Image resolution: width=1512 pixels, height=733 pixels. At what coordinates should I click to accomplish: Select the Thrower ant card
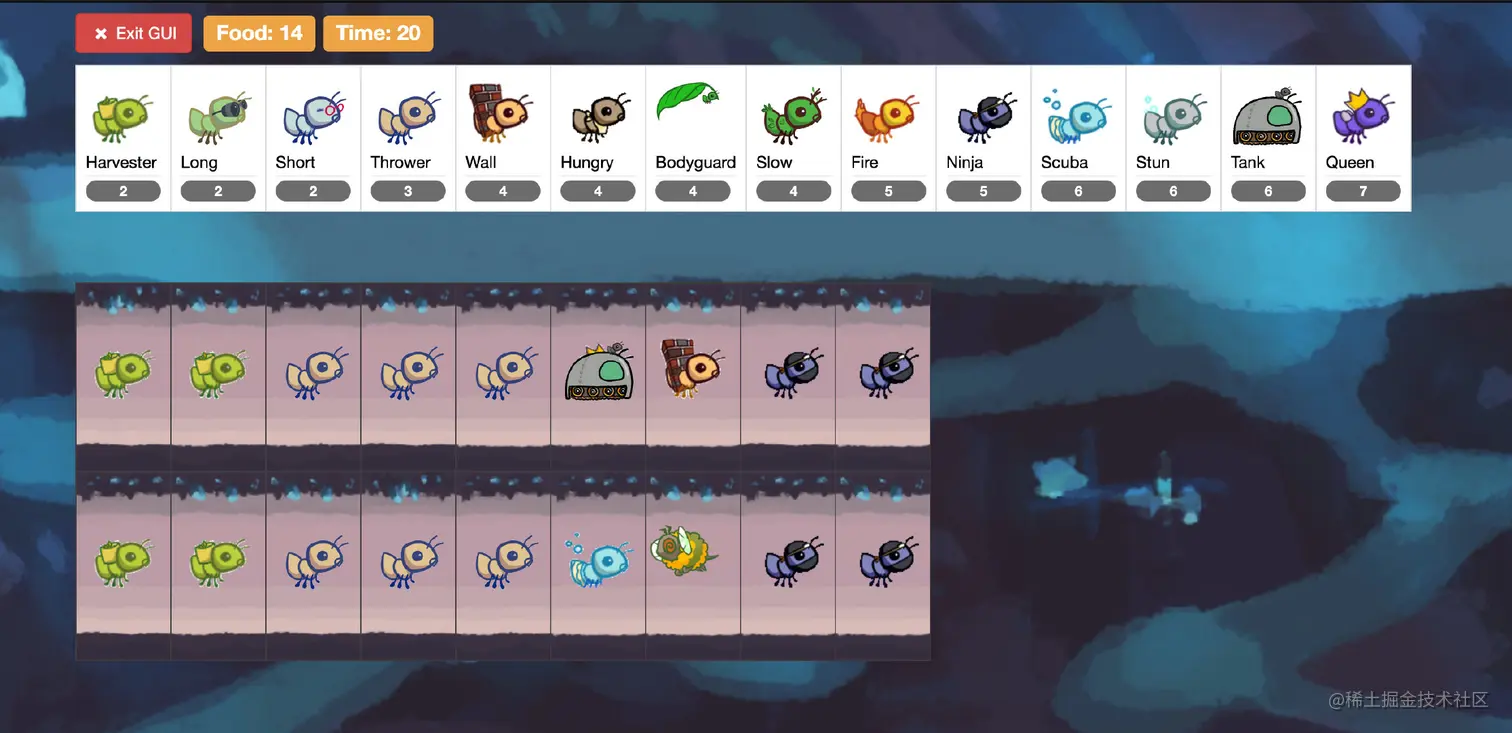408,138
